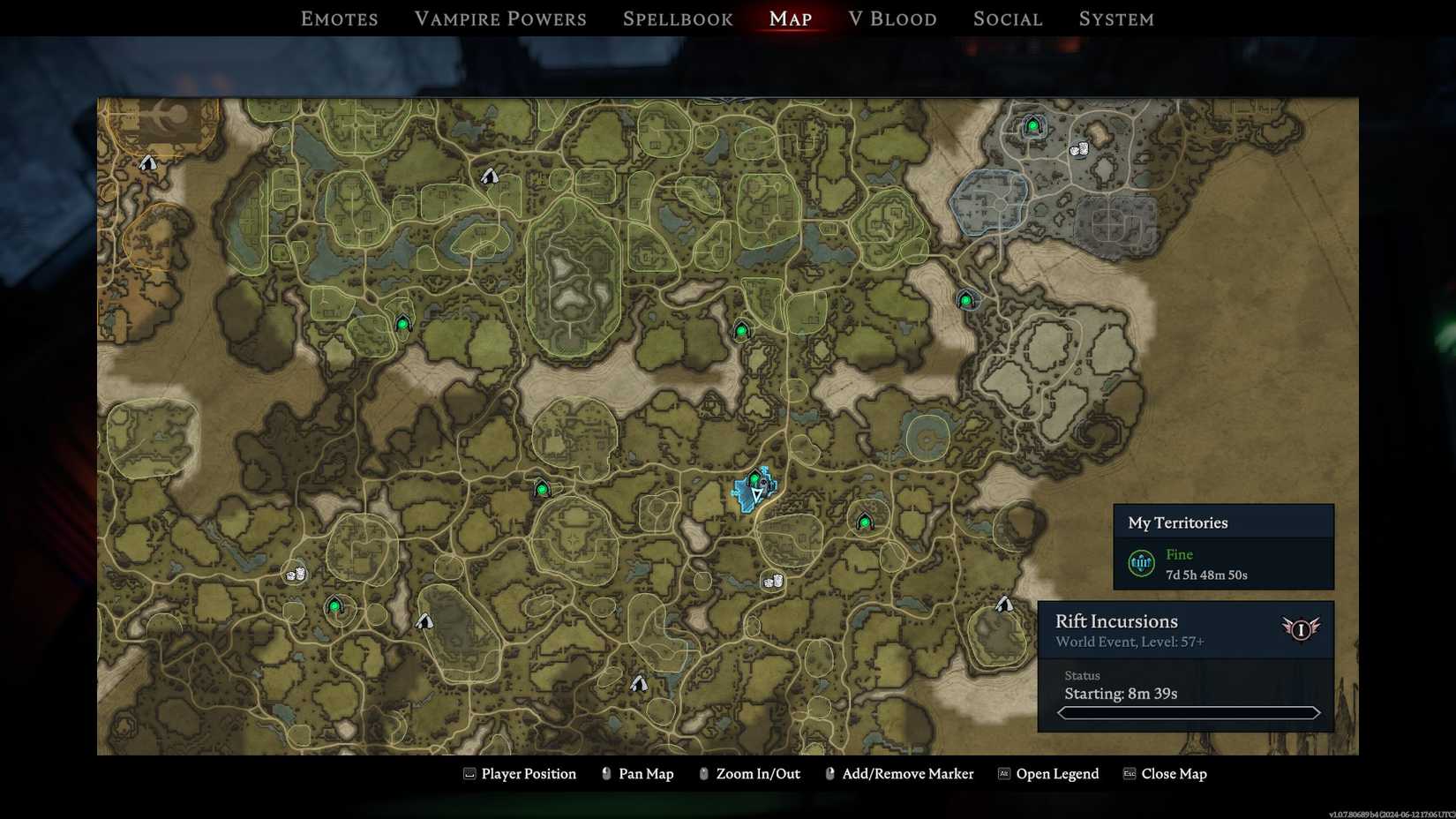Click the white sack icon in the southwest village
The width and height of the screenshot is (1456, 819).
(294, 575)
